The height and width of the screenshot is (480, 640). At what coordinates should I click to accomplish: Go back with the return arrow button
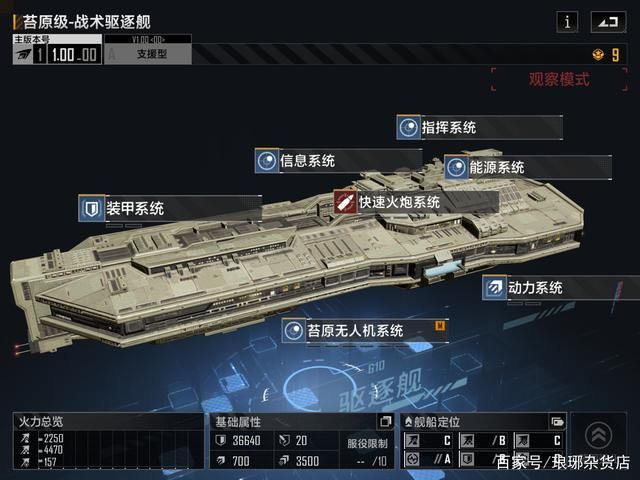[606, 21]
